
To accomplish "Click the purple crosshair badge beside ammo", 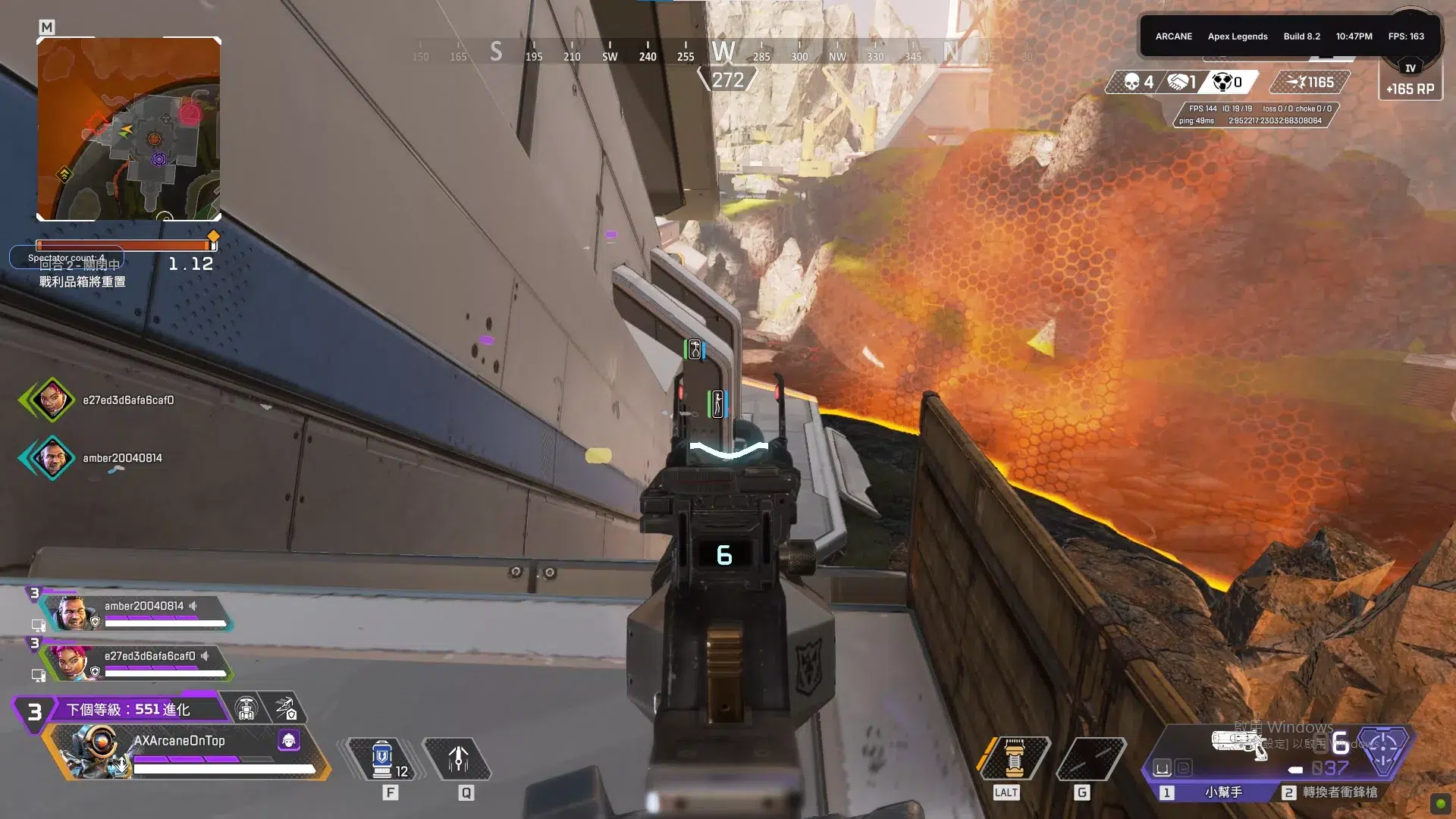I will pyautogui.click(x=1382, y=751).
